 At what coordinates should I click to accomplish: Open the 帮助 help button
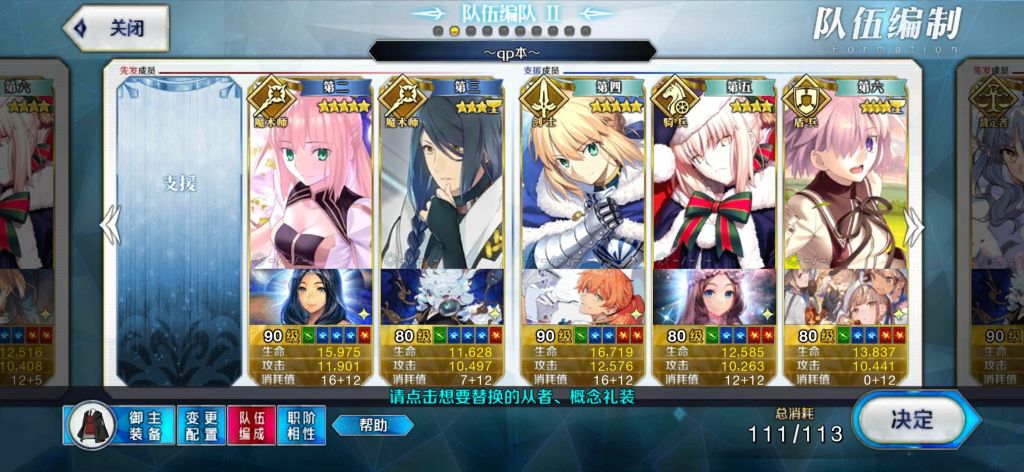click(x=372, y=425)
